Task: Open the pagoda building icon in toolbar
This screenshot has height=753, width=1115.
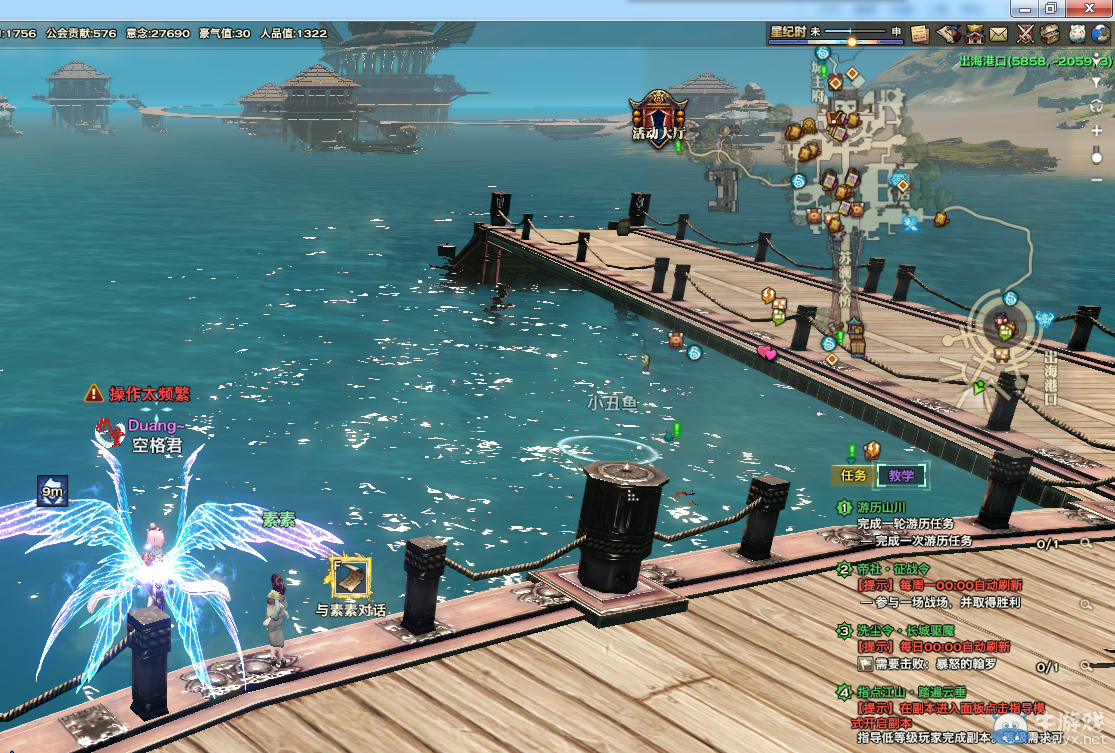Action: click(973, 33)
